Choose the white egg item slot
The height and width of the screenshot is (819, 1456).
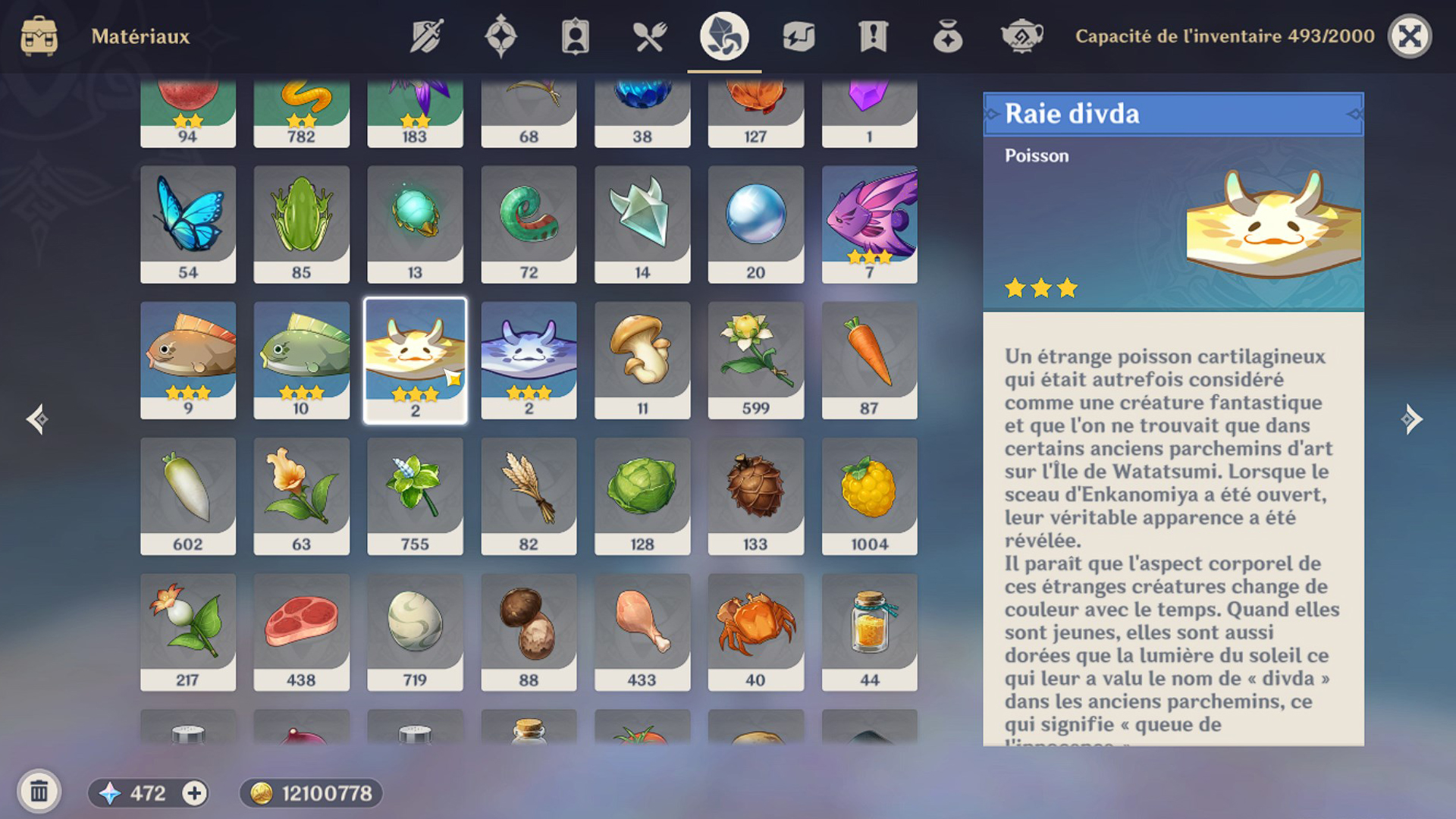point(415,631)
